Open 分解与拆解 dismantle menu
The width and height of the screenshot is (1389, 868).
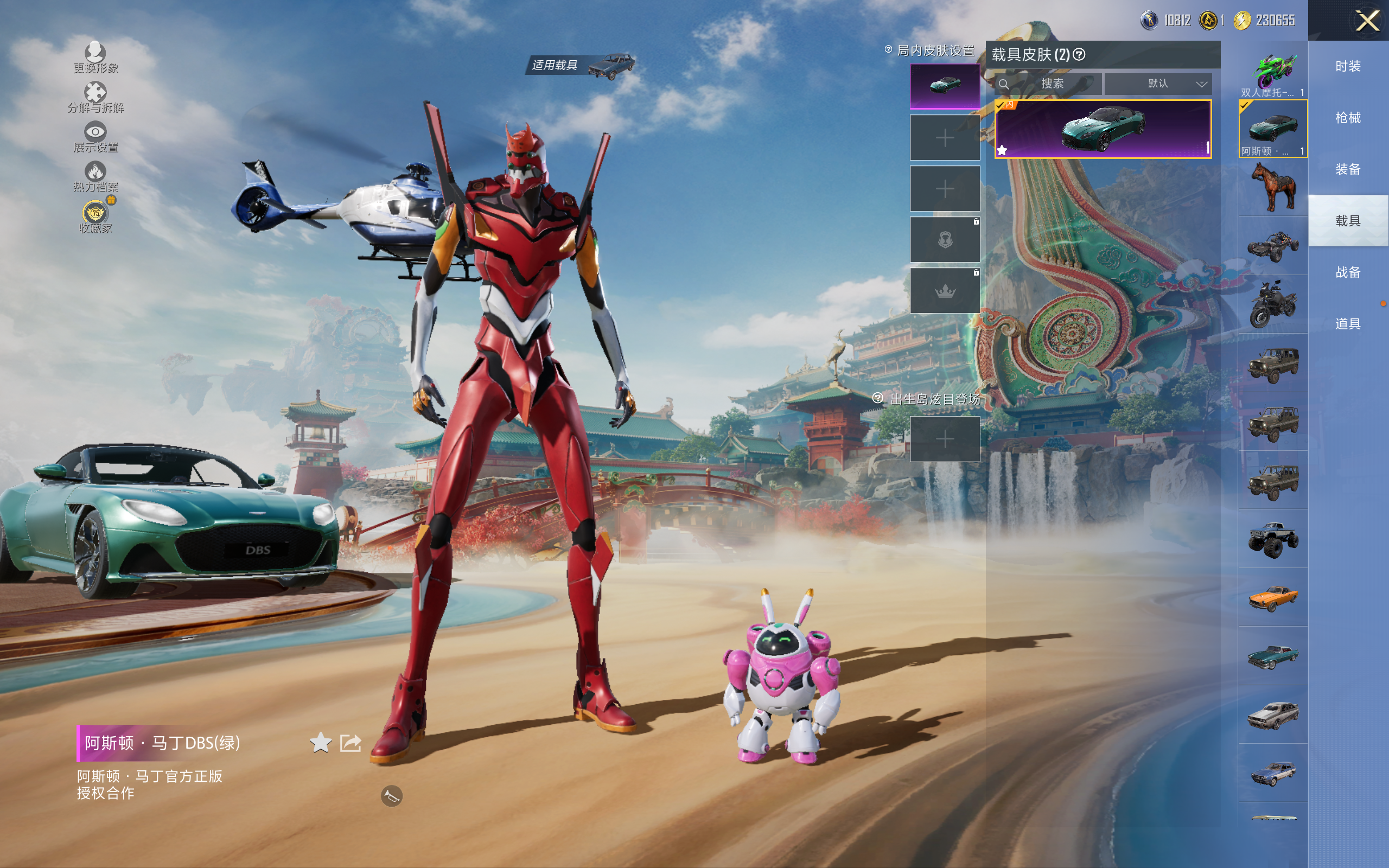pyautogui.click(x=95, y=97)
